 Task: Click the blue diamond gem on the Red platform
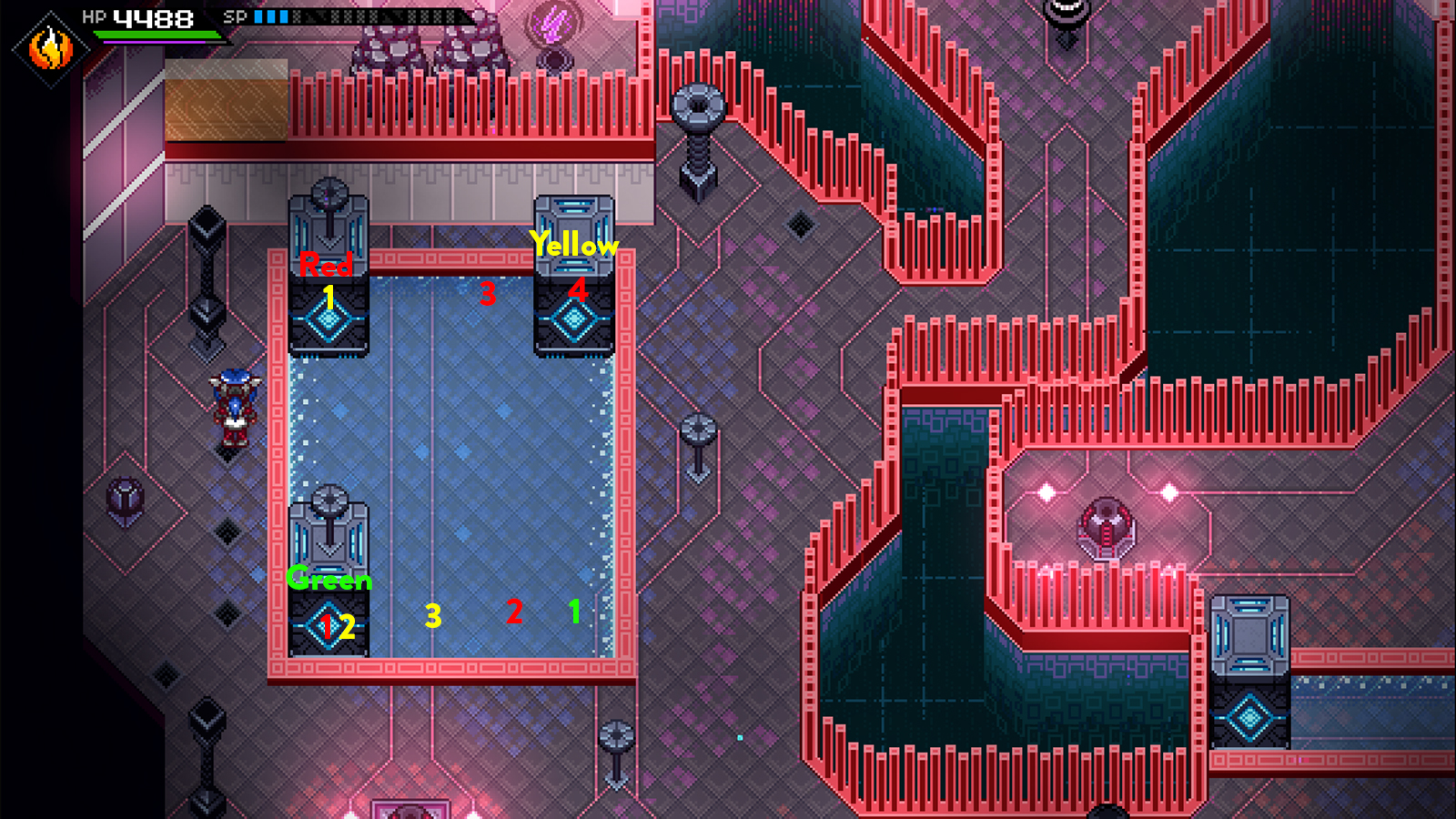329,320
